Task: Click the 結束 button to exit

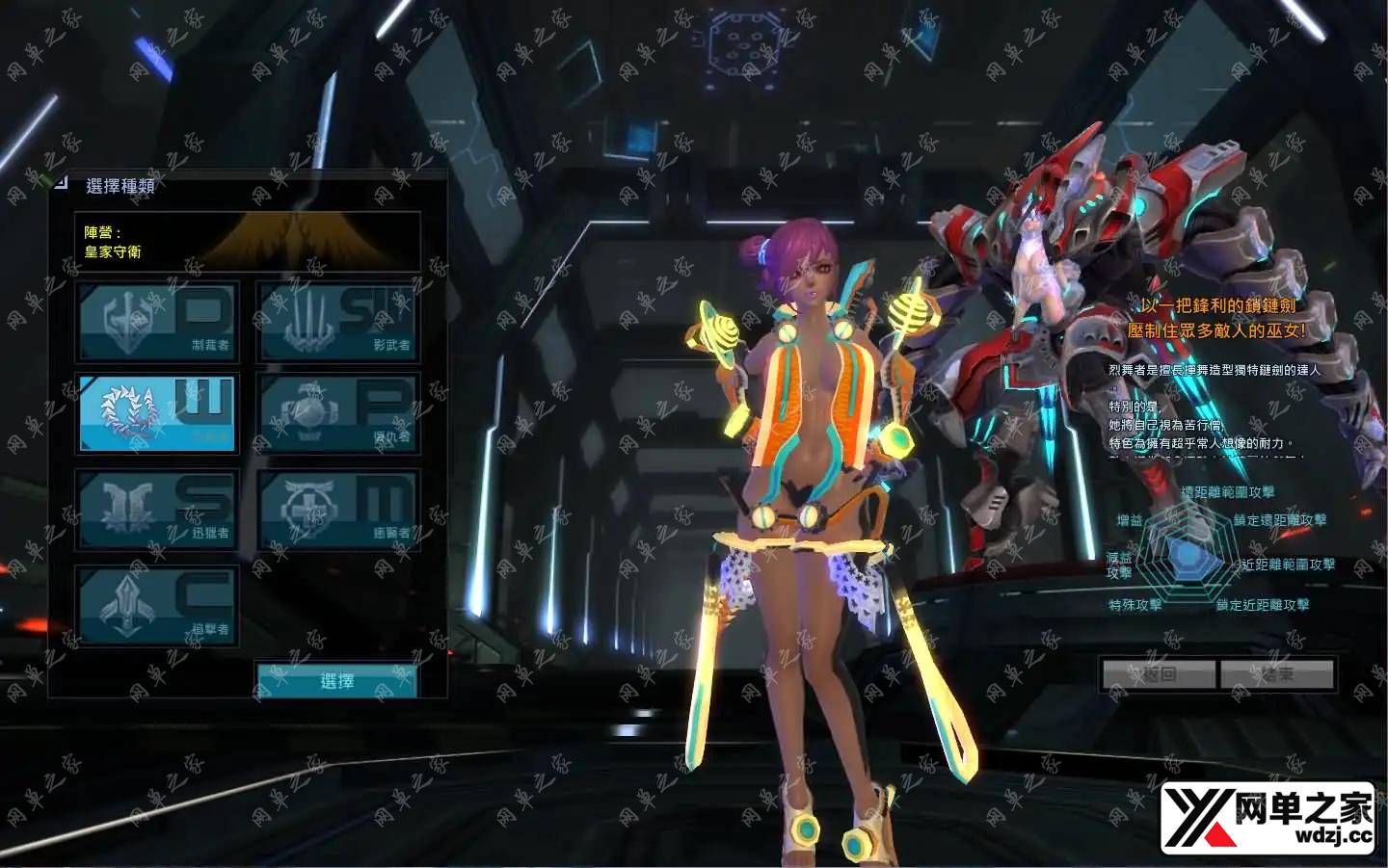Action: tap(1277, 673)
